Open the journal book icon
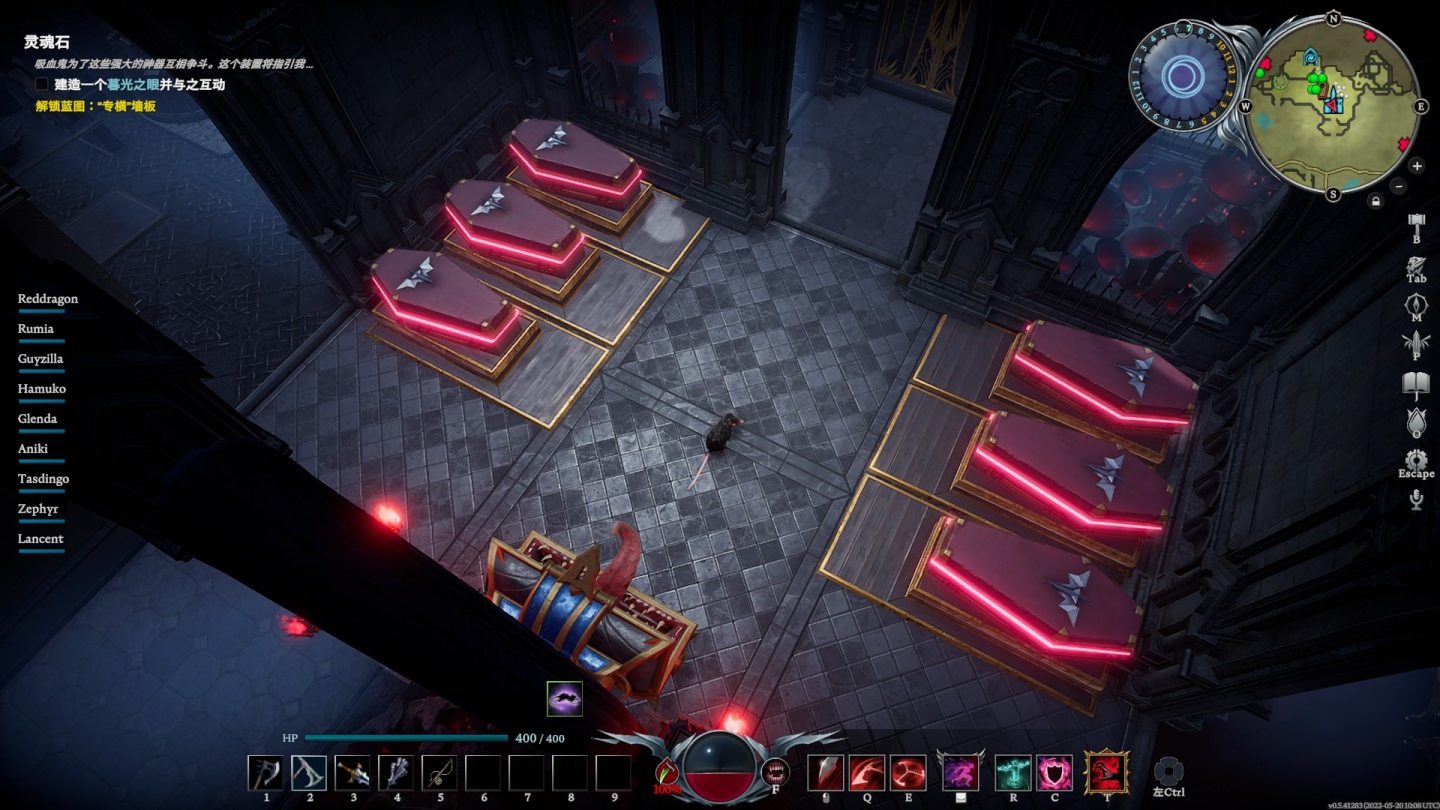The width and height of the screenshot is (1440, 810). (1416, 383)
